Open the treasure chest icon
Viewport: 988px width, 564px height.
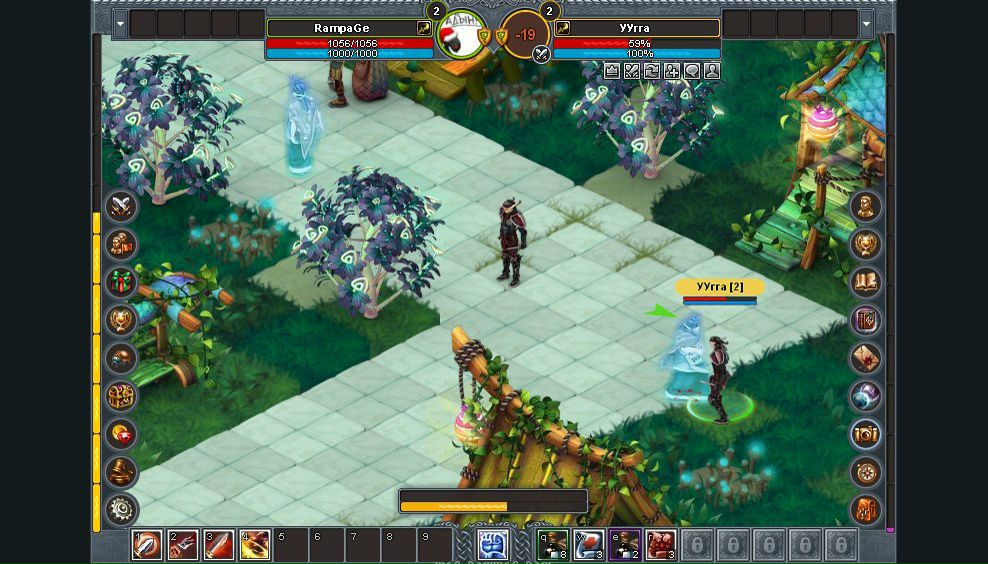122,395
